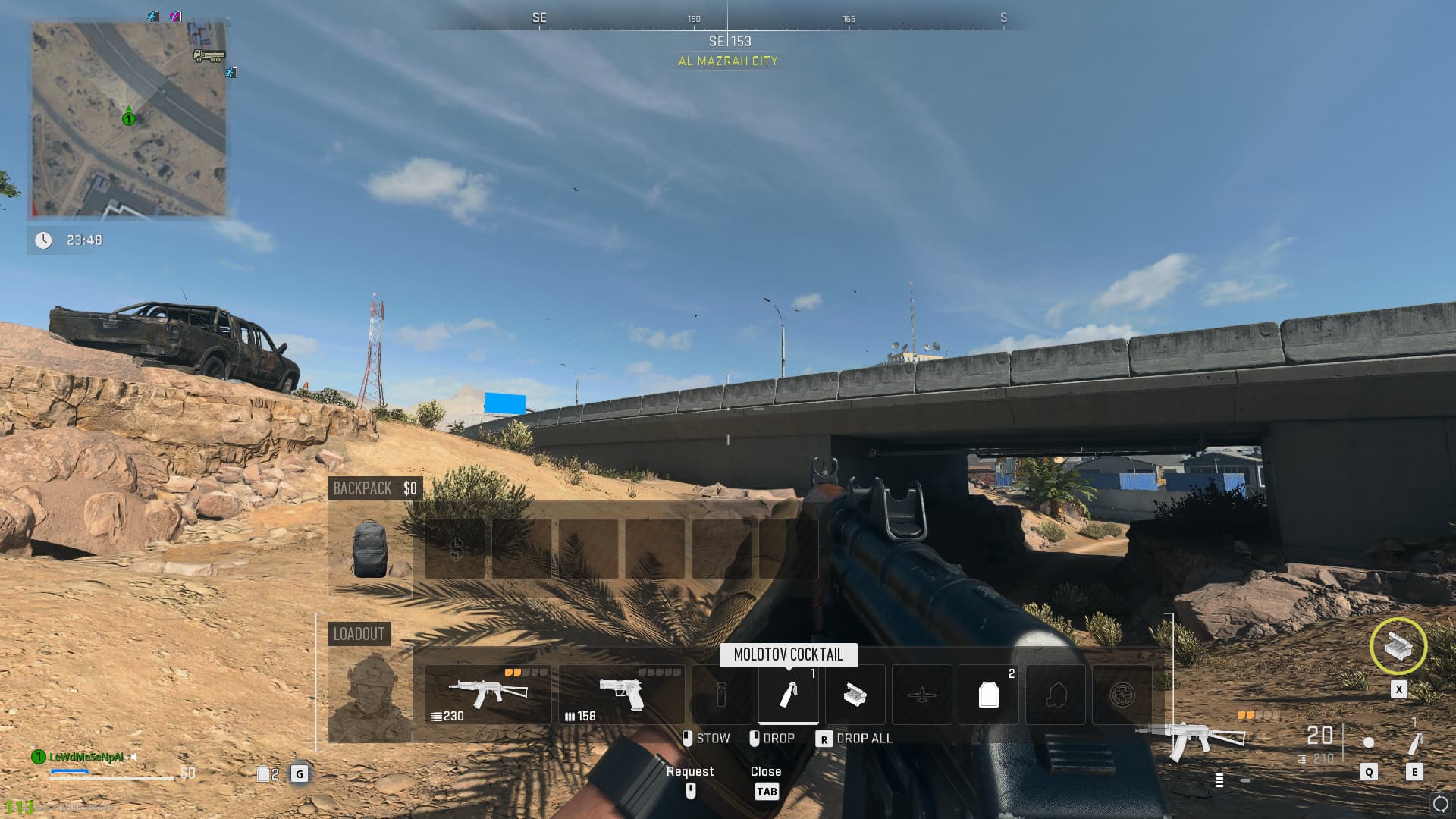Click the armor plates slot showing 2

(x=988, y=694)
